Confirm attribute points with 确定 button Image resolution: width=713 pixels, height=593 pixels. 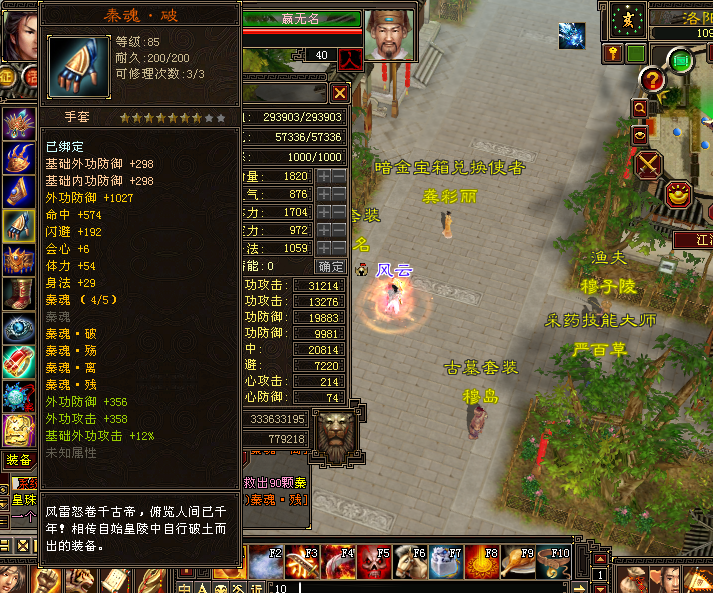pos(331,267)
